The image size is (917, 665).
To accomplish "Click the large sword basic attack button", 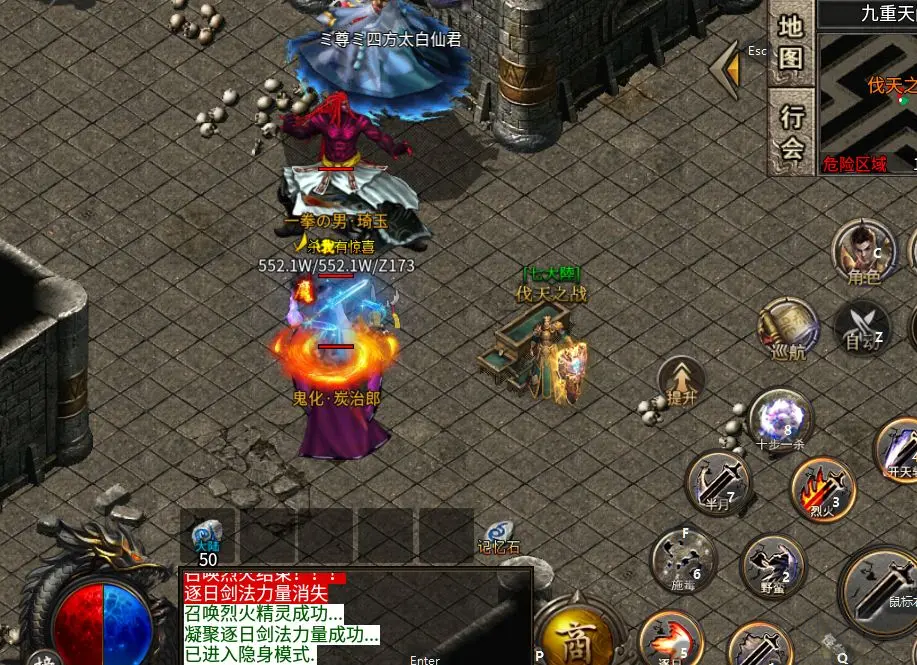I will (882, 592).
